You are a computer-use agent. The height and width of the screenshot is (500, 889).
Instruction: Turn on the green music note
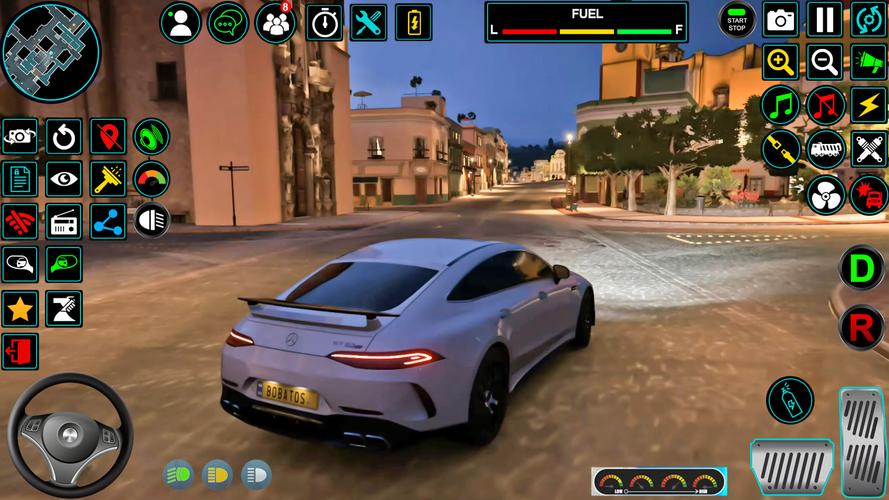[781, 105]
